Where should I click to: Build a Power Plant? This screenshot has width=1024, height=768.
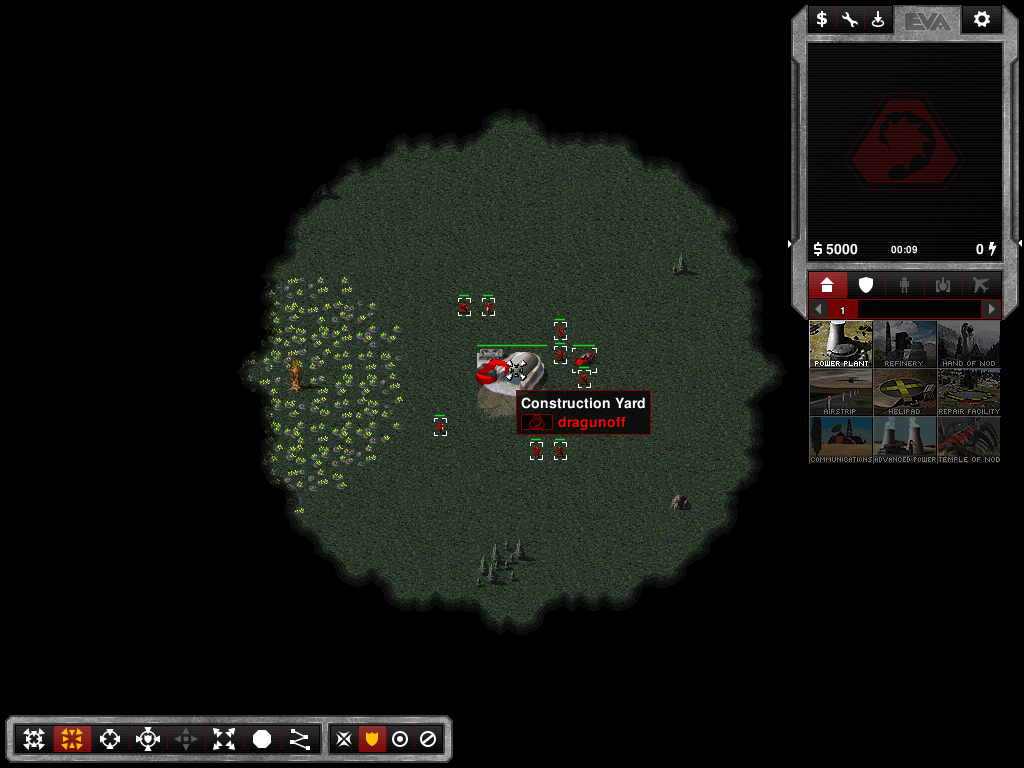click(x=841, y=344)
